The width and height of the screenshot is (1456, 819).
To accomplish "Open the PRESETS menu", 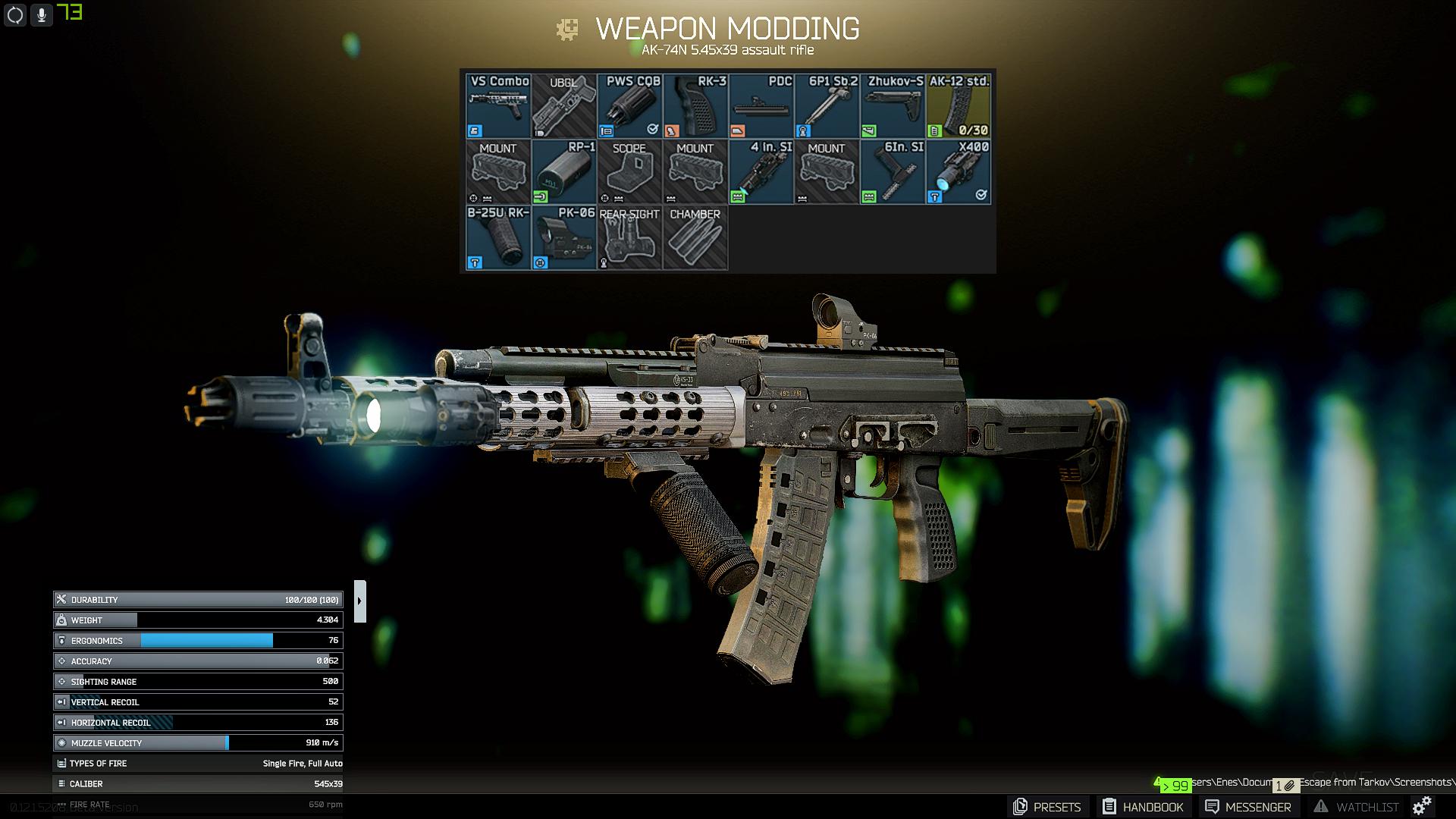I will [x=1047, y=807].
